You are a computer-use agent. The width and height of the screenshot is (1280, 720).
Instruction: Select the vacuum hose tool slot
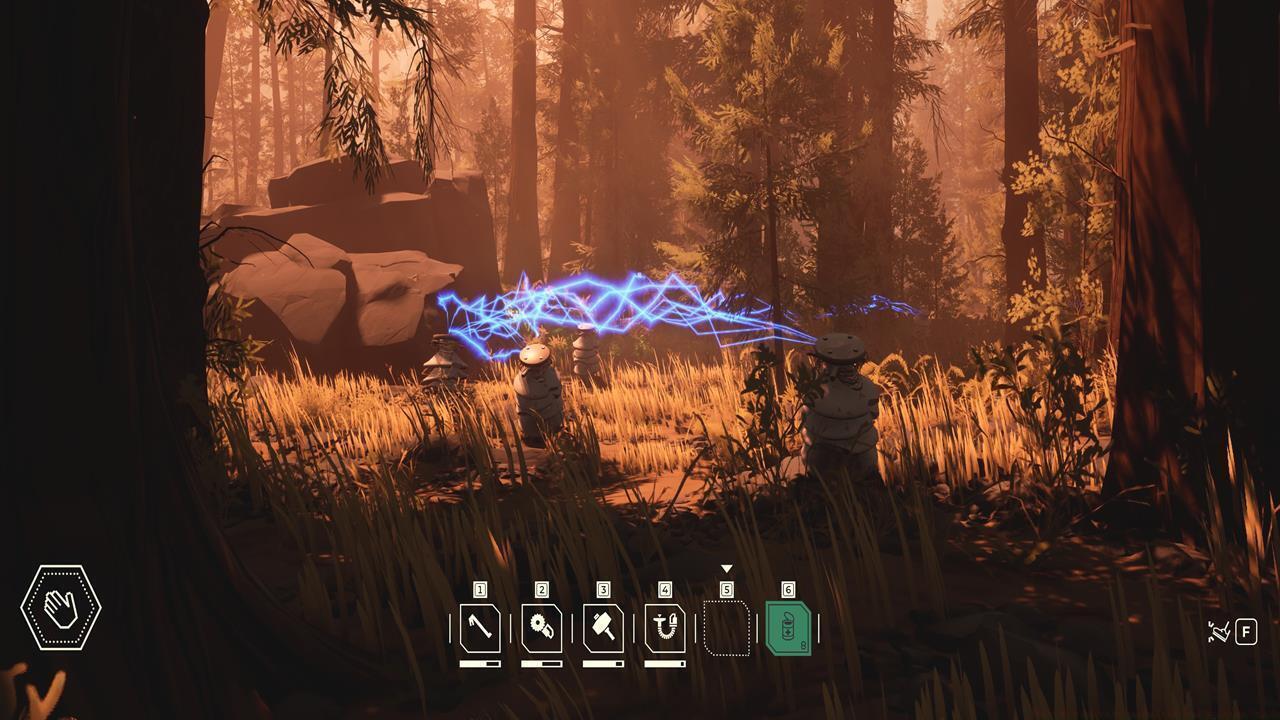click(x=665, y=629)
